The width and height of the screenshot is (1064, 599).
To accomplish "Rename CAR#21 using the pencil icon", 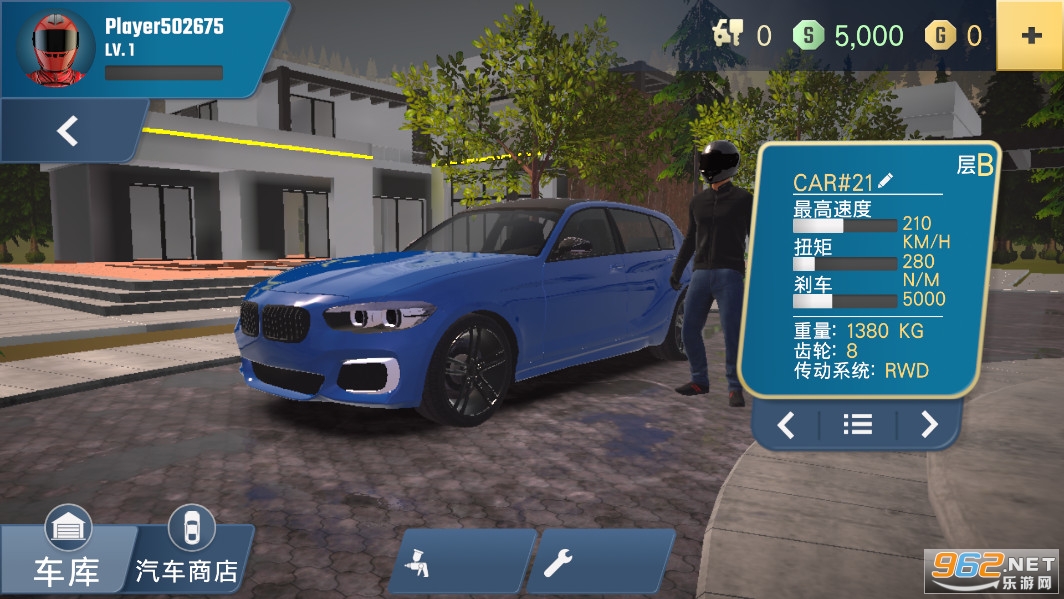I will 886,181.
